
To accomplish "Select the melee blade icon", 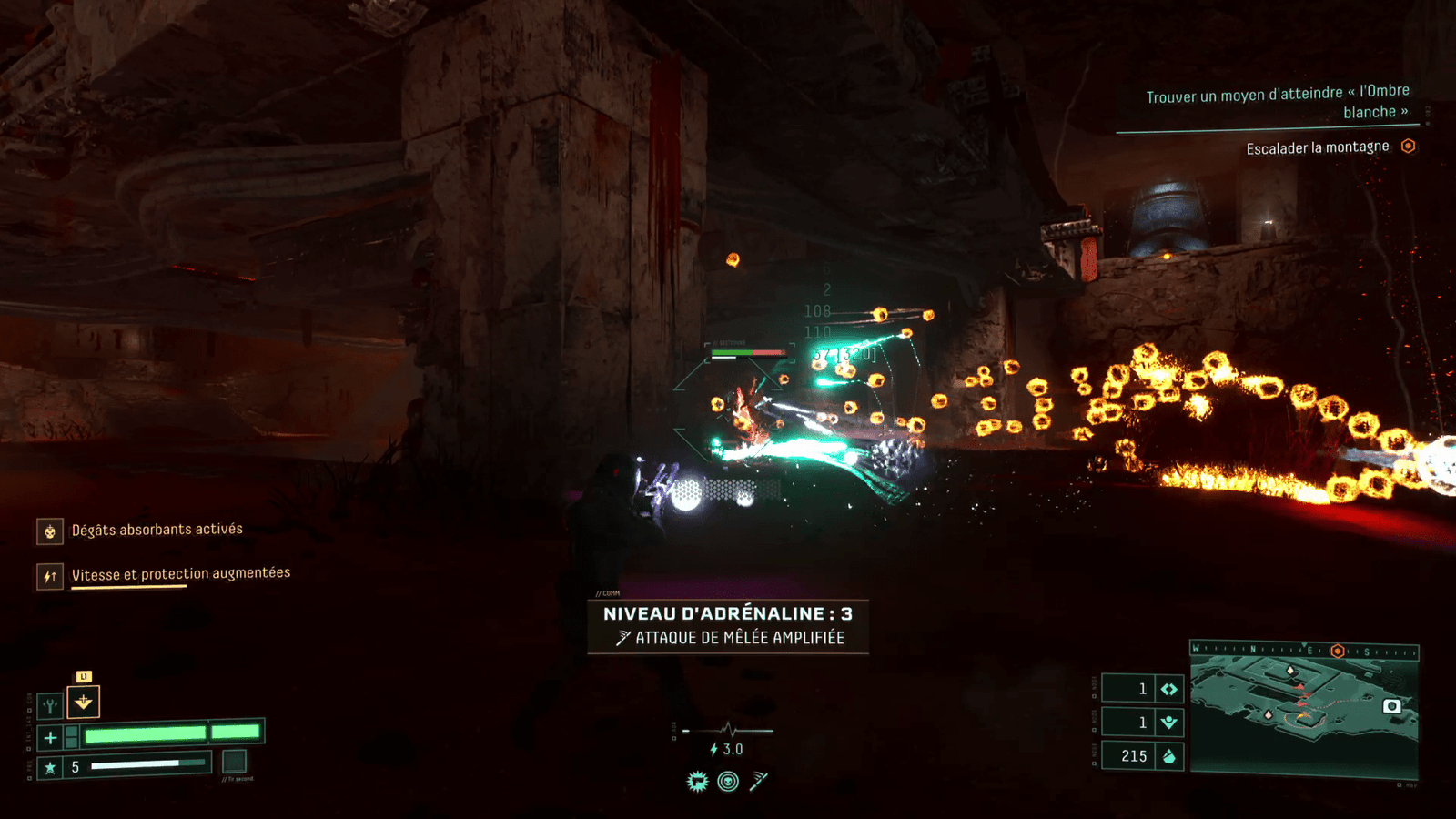I will 759,781.
